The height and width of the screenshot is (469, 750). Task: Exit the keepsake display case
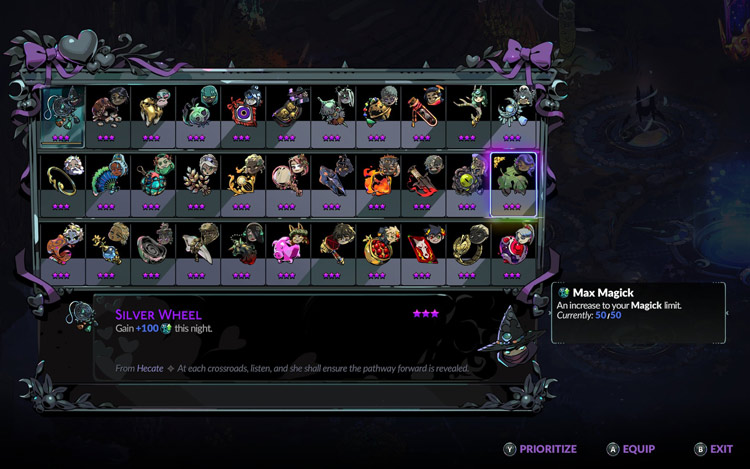tap(714, 449)
